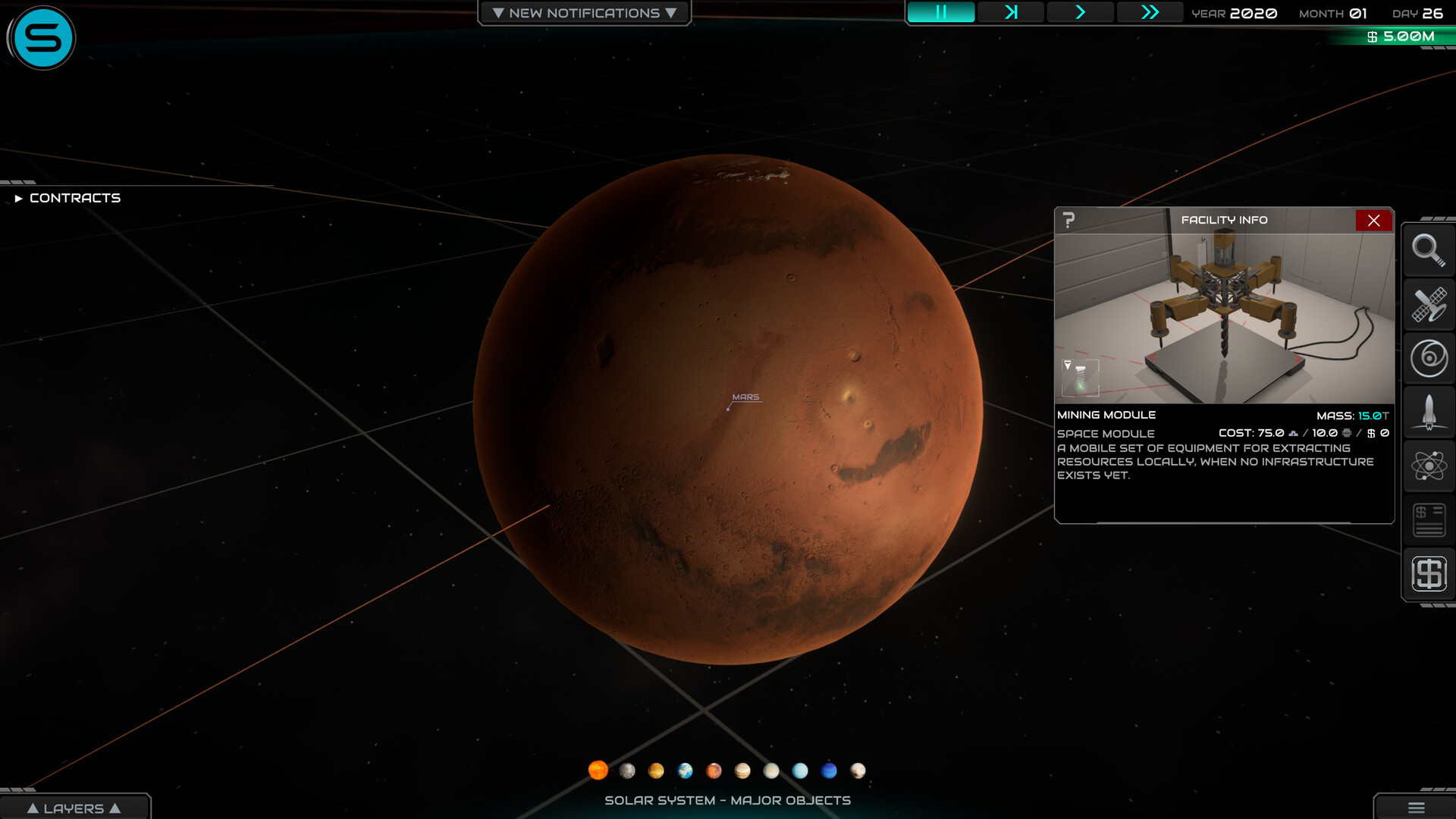This screenshot has width=1456, height=819.
Task: Select Earth in the planet bar
Action: click(x=685, y=770)
